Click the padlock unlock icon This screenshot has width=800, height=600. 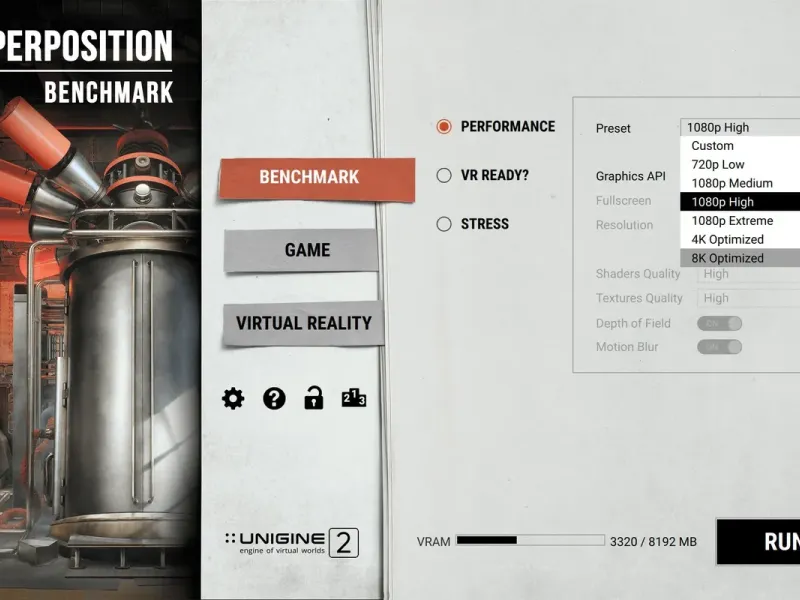(x=314, y=399)
